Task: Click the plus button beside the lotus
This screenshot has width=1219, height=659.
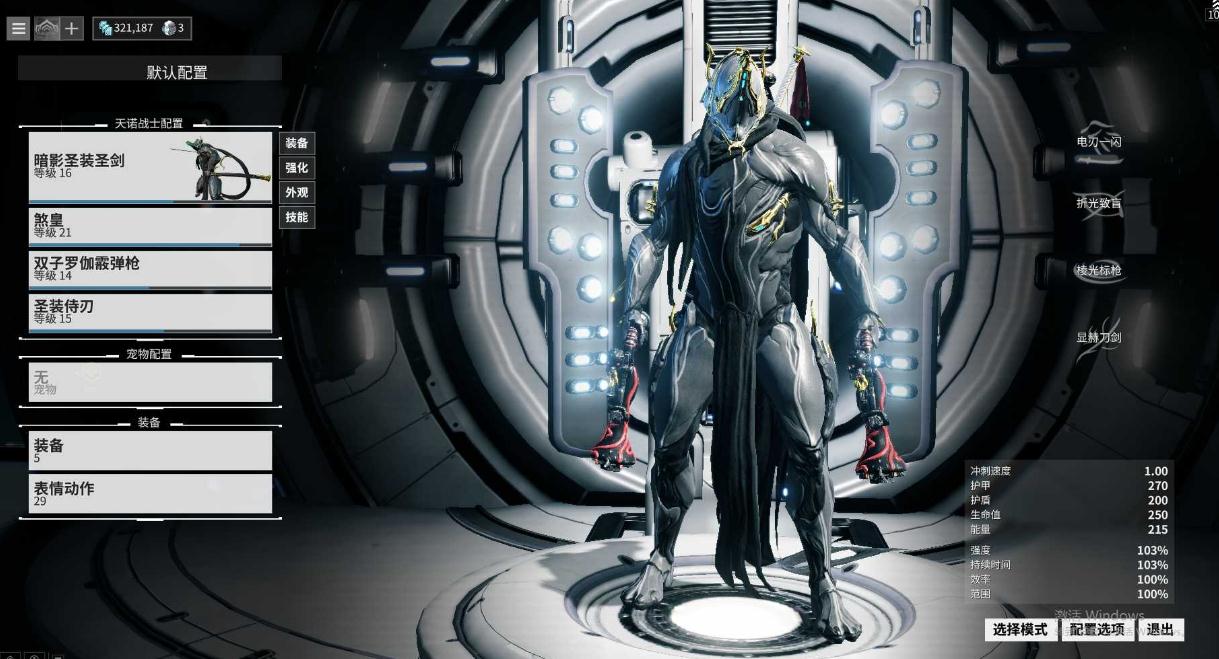Action: point(73,29)
